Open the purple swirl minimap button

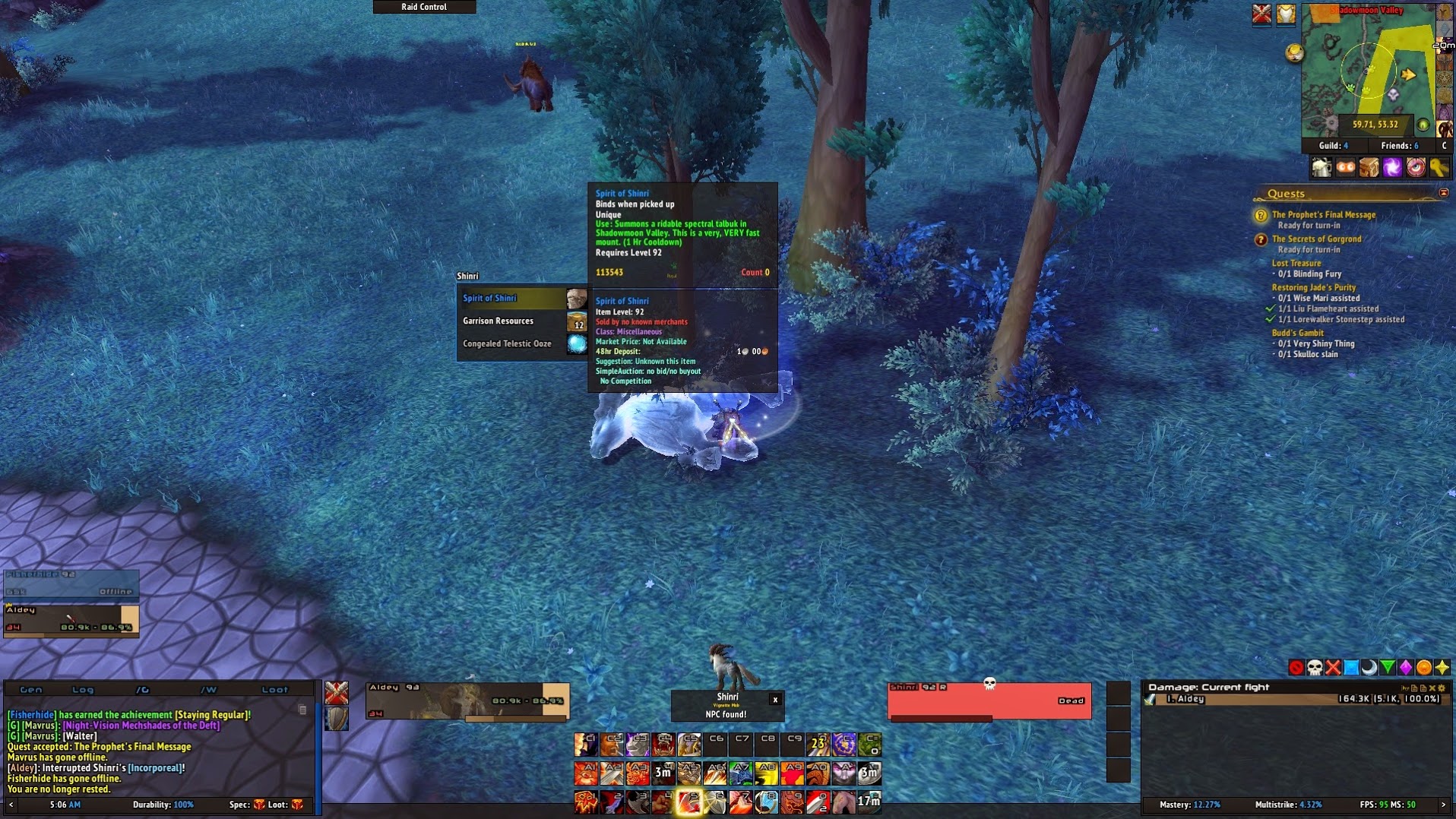(1392, 168)
